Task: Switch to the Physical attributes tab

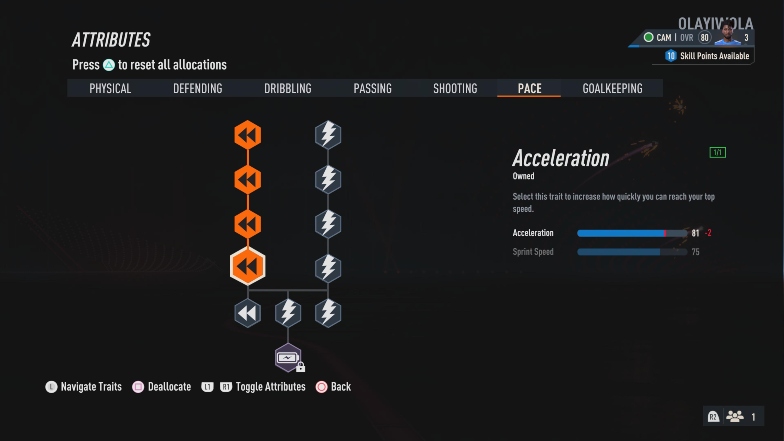Action: click(110, 89)
